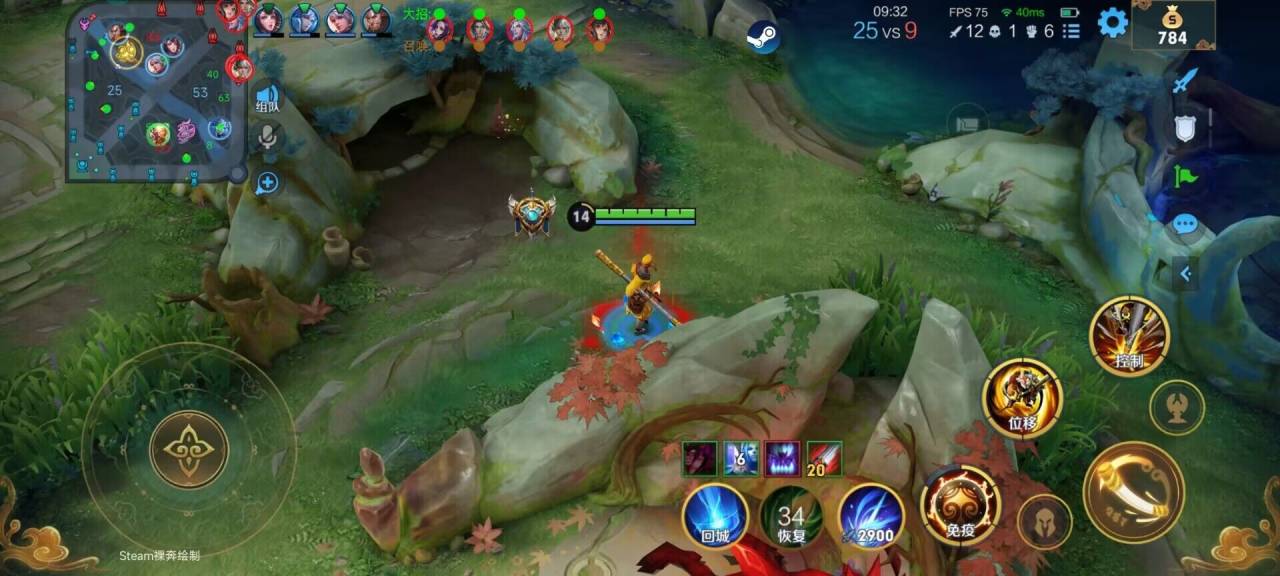
Task: Send the shield retreat signal
Action: (x=1185, y=128)
